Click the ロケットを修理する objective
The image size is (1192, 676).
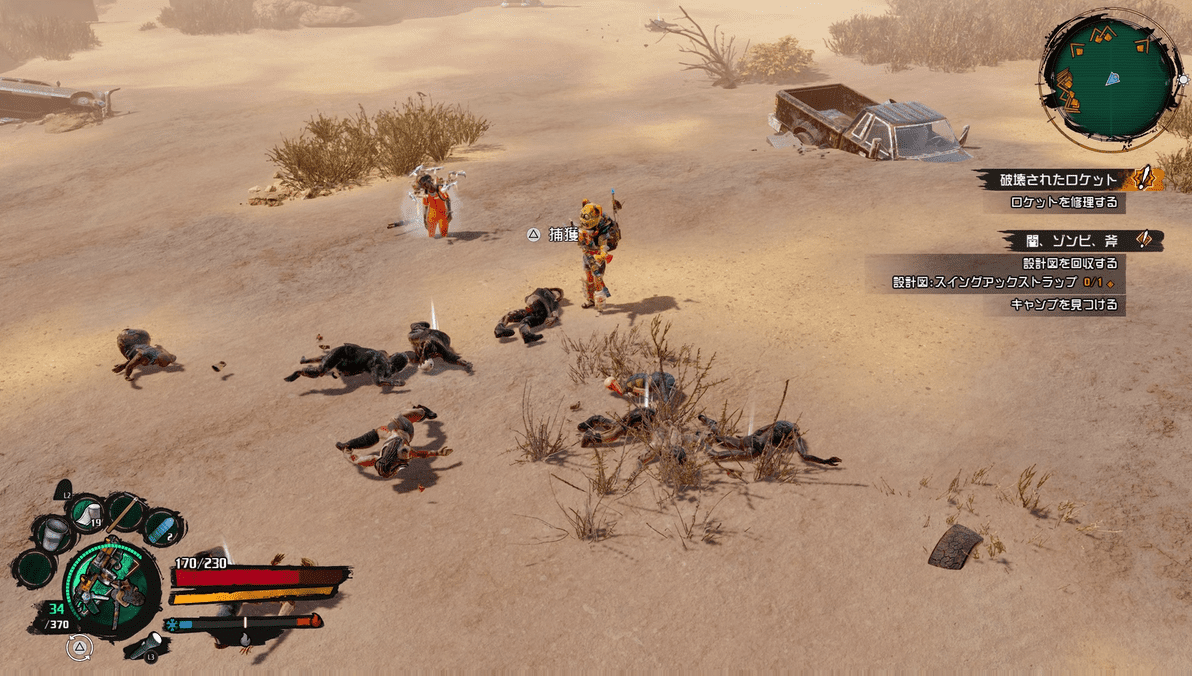(x=1064, y=202)
